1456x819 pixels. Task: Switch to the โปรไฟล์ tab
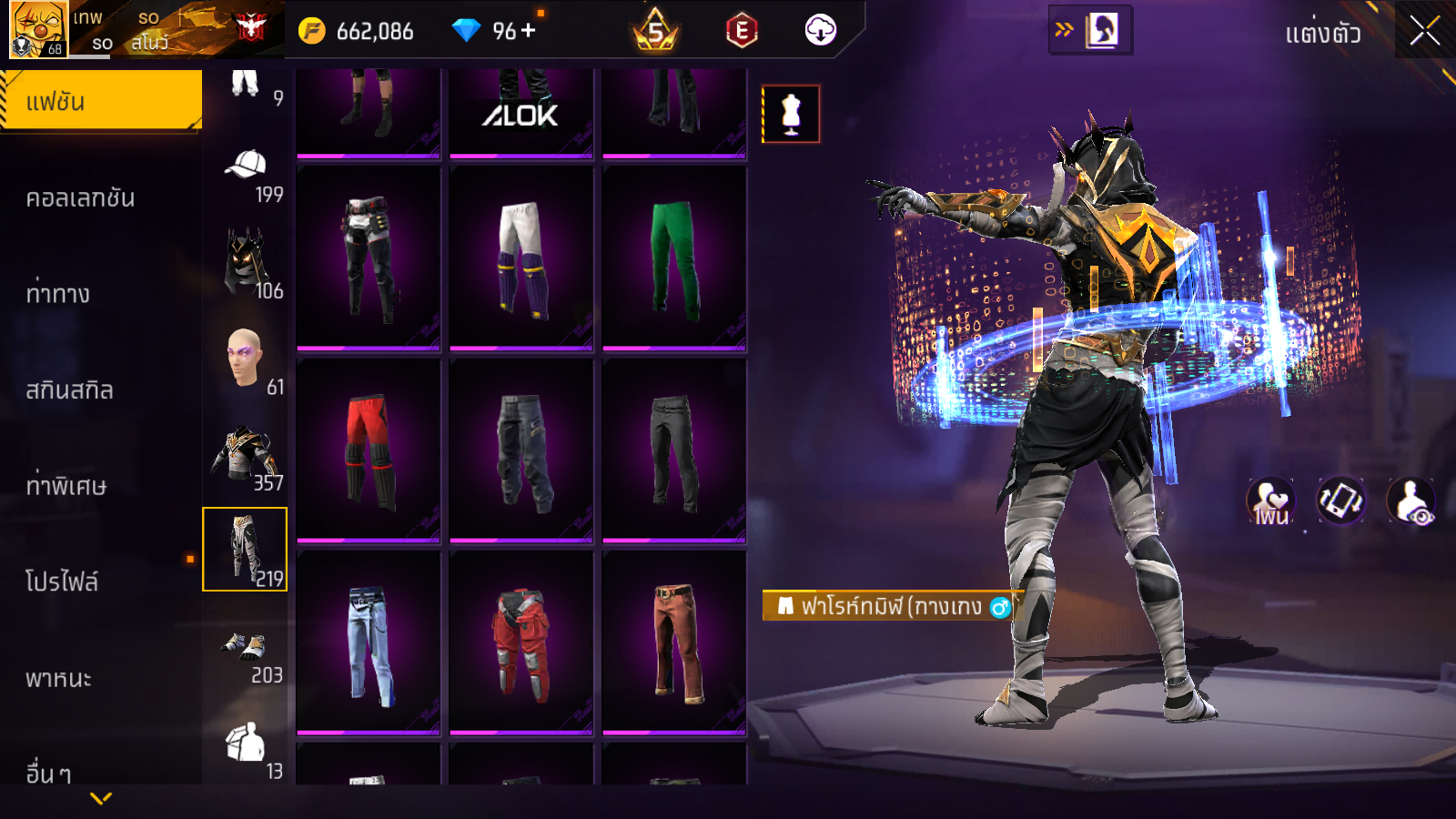[62, 581]
